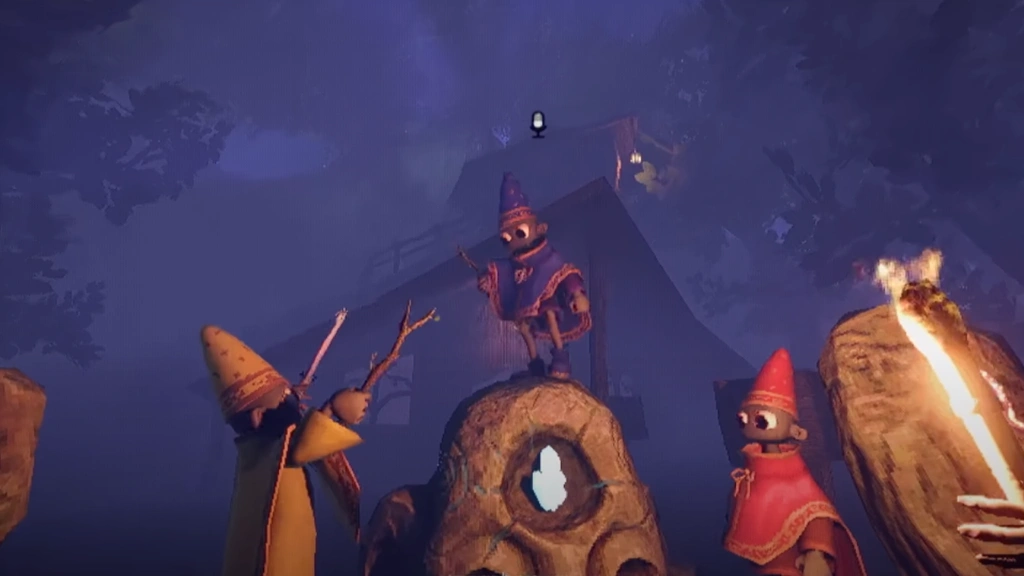
Task: Click the microphone voice chat icon
Action: (x=538, y=124)
